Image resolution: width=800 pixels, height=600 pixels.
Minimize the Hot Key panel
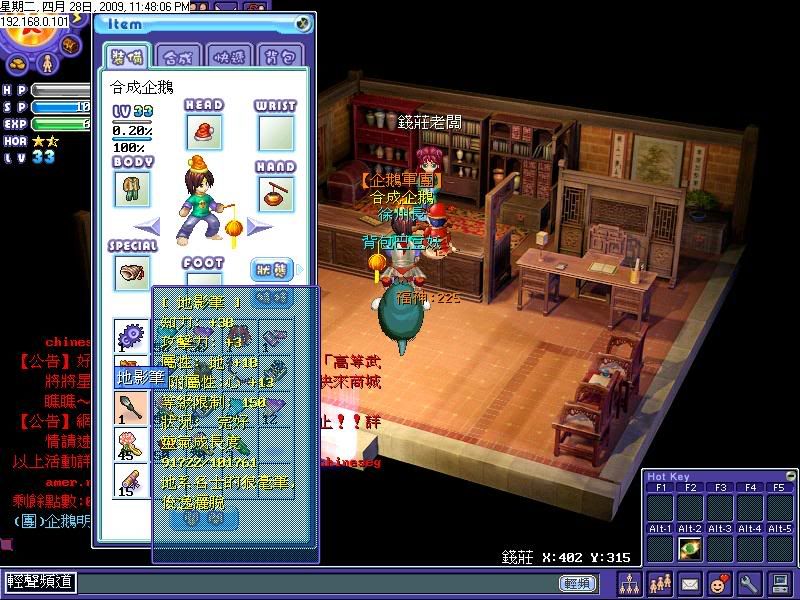point(791,474)
